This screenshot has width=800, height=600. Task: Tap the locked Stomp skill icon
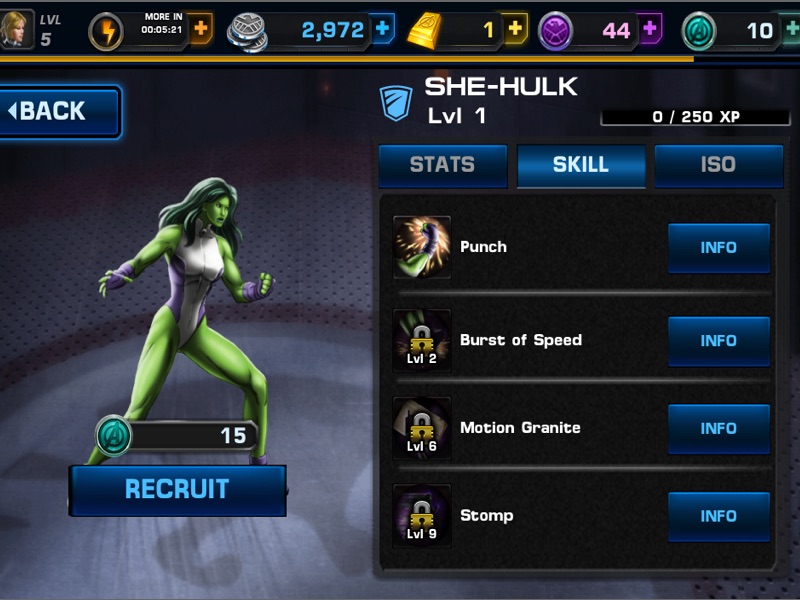click(422, 516)
